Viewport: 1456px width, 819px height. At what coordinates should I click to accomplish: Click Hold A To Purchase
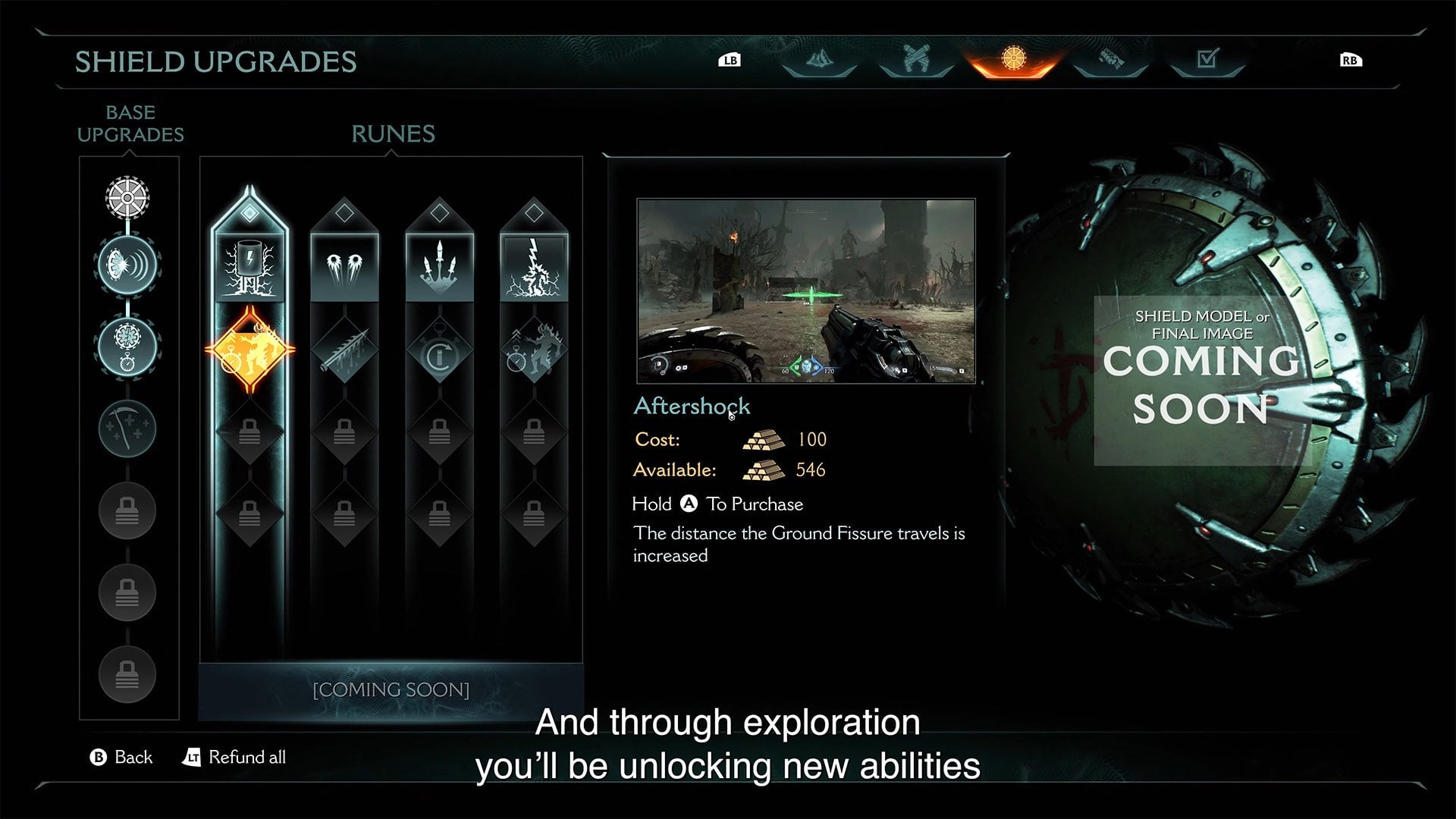click(717, 504)
